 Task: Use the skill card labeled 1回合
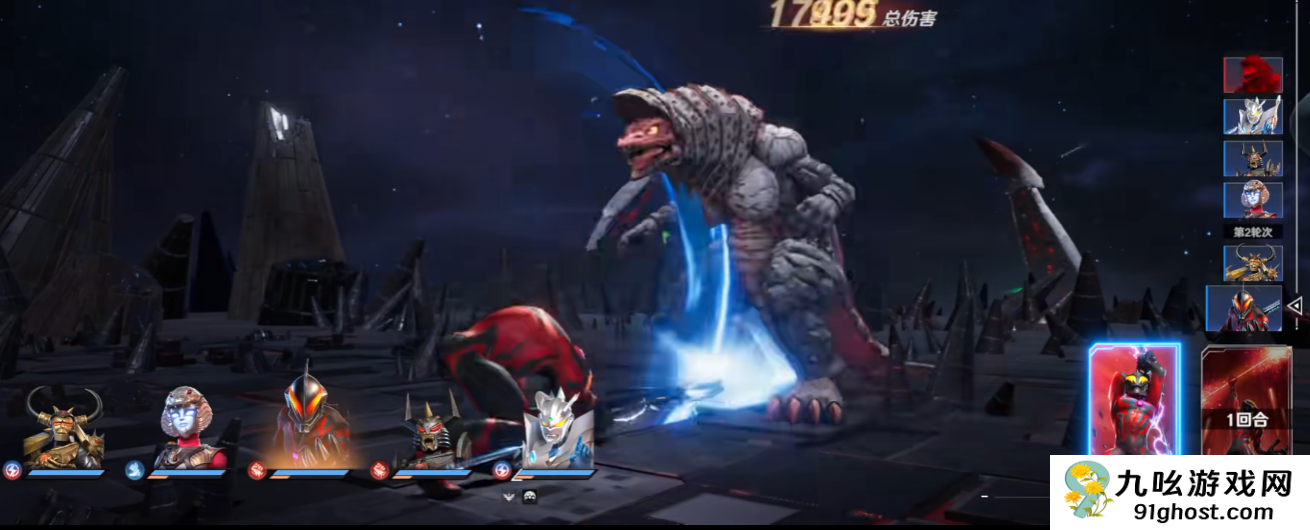point(1248,400)
